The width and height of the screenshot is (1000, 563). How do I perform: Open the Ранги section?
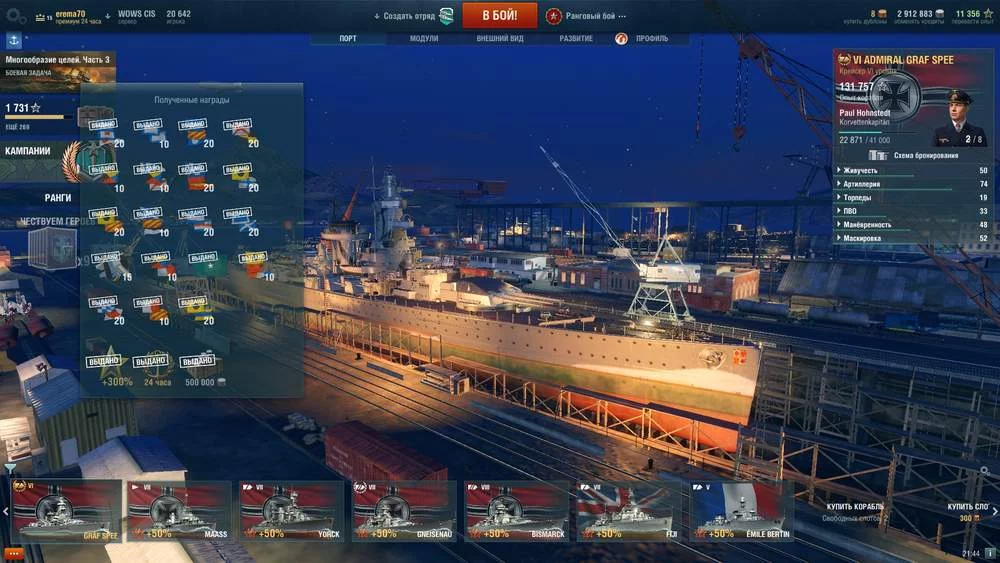(x=57, y=198)
